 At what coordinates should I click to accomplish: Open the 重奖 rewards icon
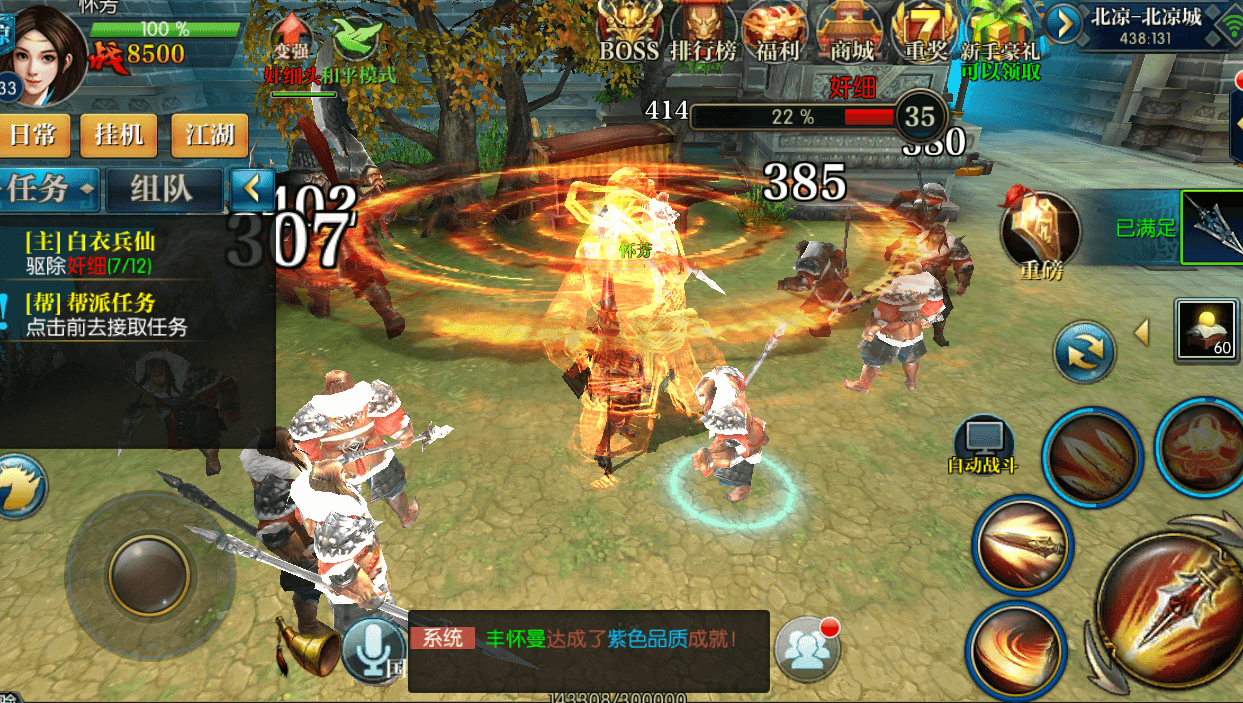click(925, 30)
